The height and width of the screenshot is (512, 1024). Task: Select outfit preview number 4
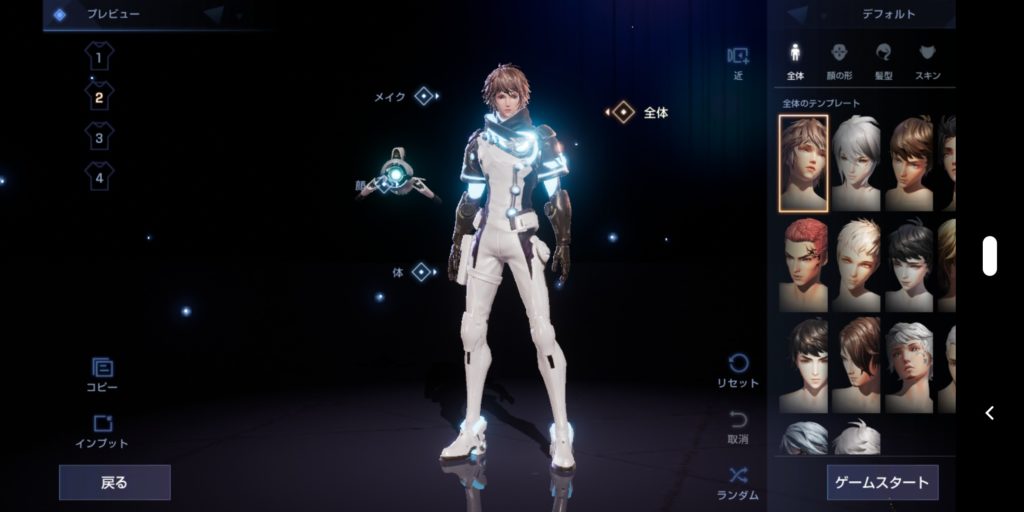[99, 177]
